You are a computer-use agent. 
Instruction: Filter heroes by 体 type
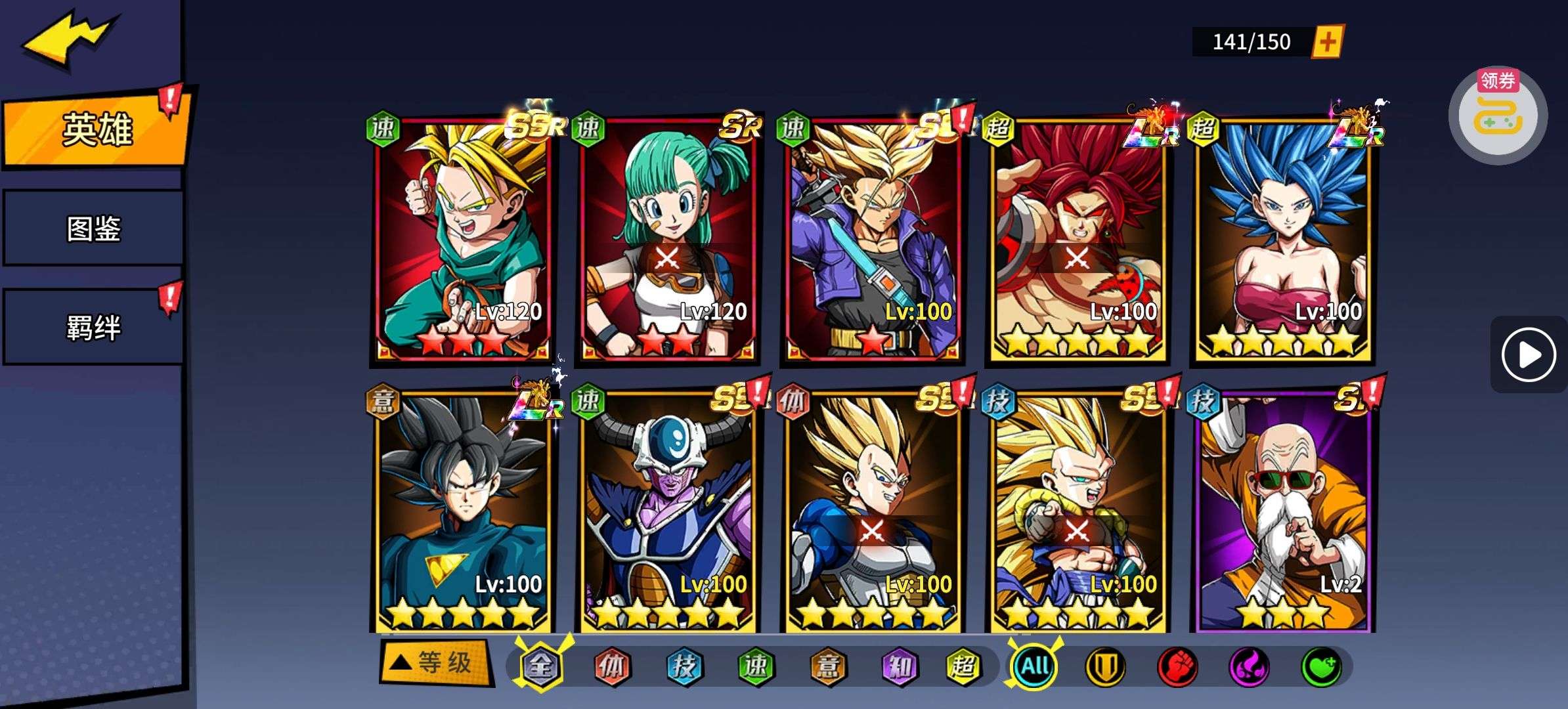[611, 666]
